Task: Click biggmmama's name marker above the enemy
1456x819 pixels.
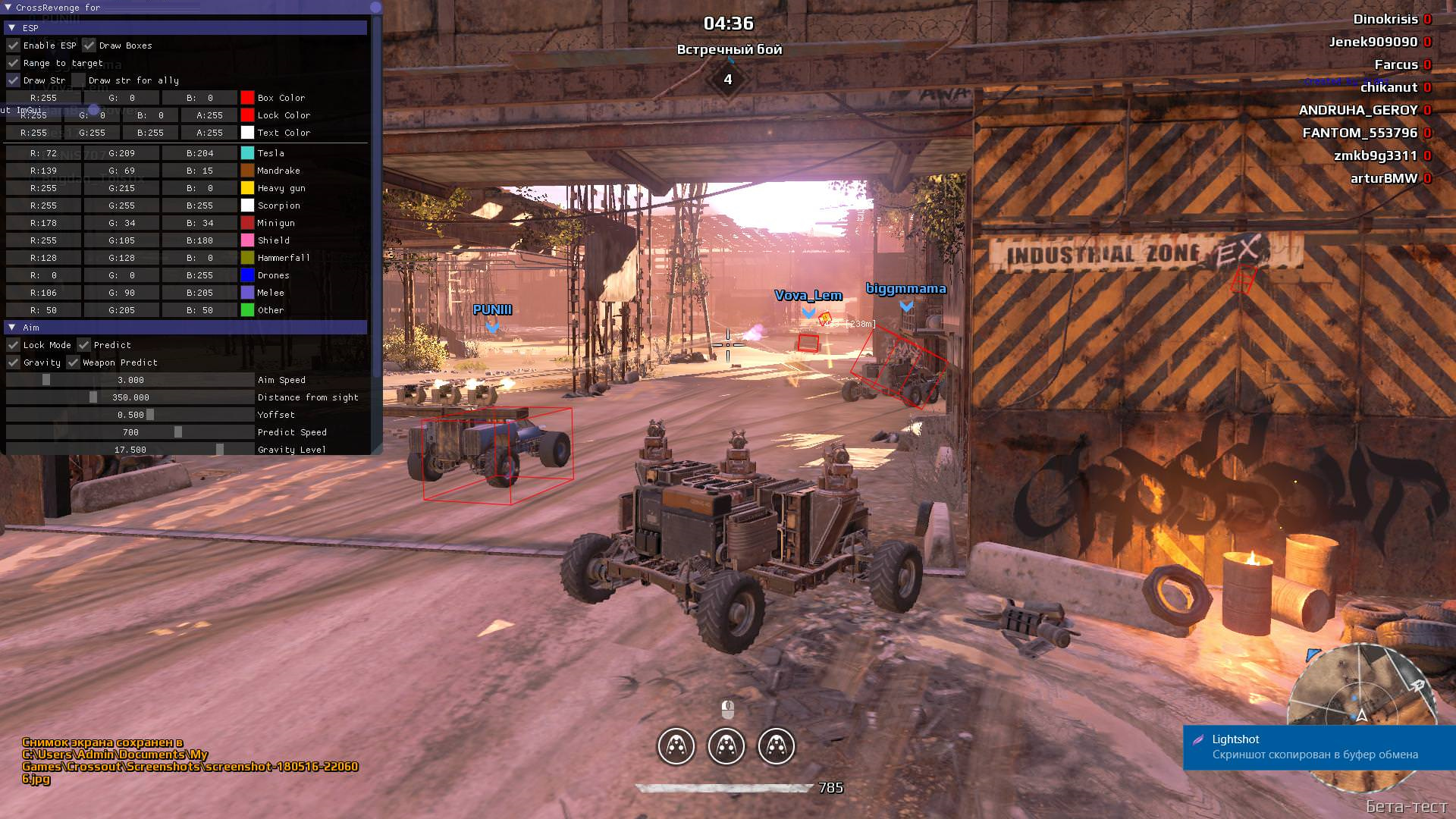Action: pos(905,289)
